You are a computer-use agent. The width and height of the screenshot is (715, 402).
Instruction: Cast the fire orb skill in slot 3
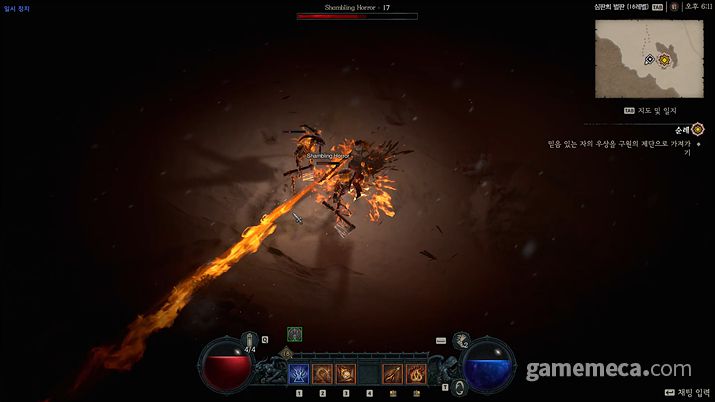click(347, 375)
